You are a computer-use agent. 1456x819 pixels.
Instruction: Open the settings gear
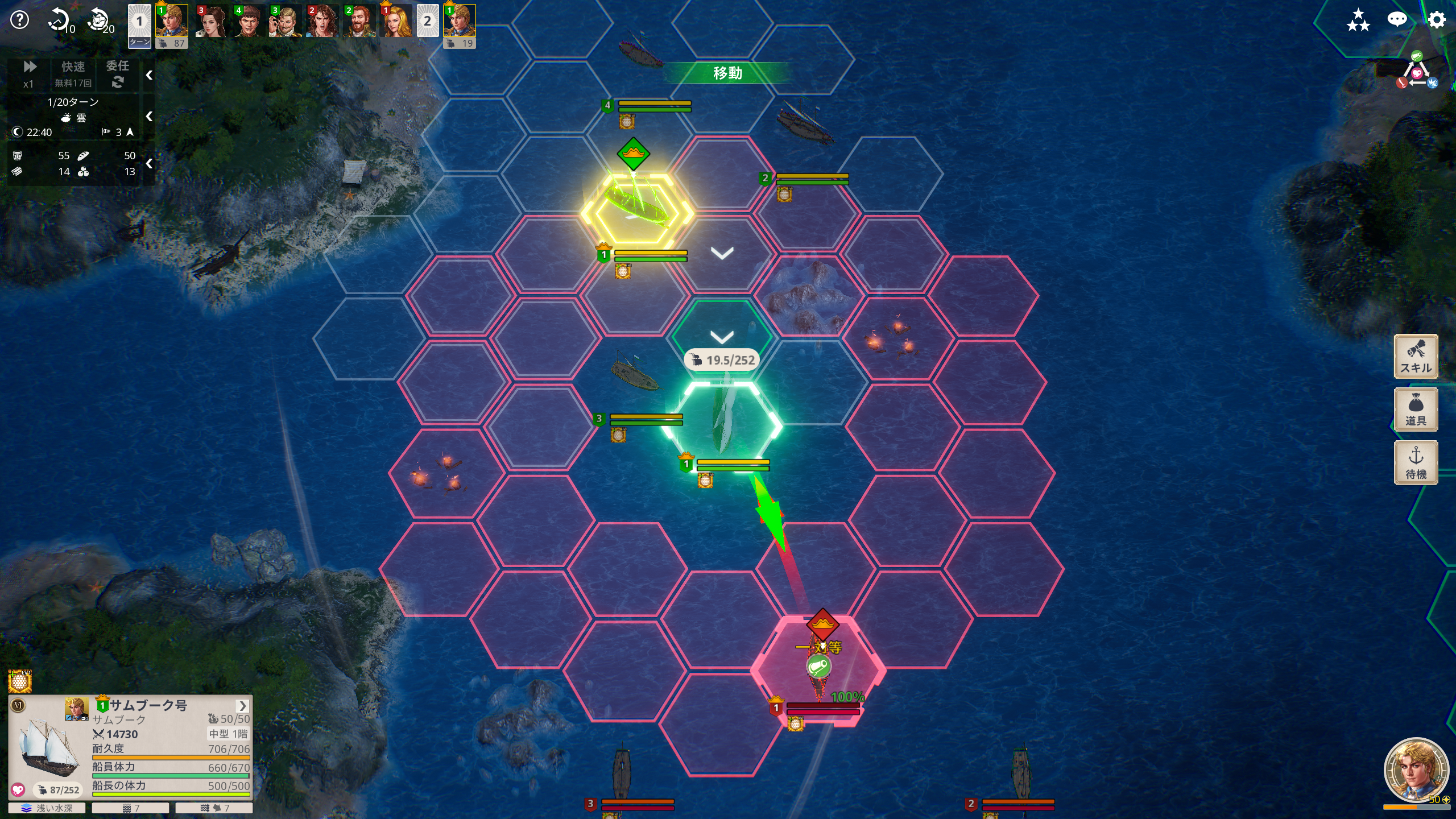(x=1436, y=20)
